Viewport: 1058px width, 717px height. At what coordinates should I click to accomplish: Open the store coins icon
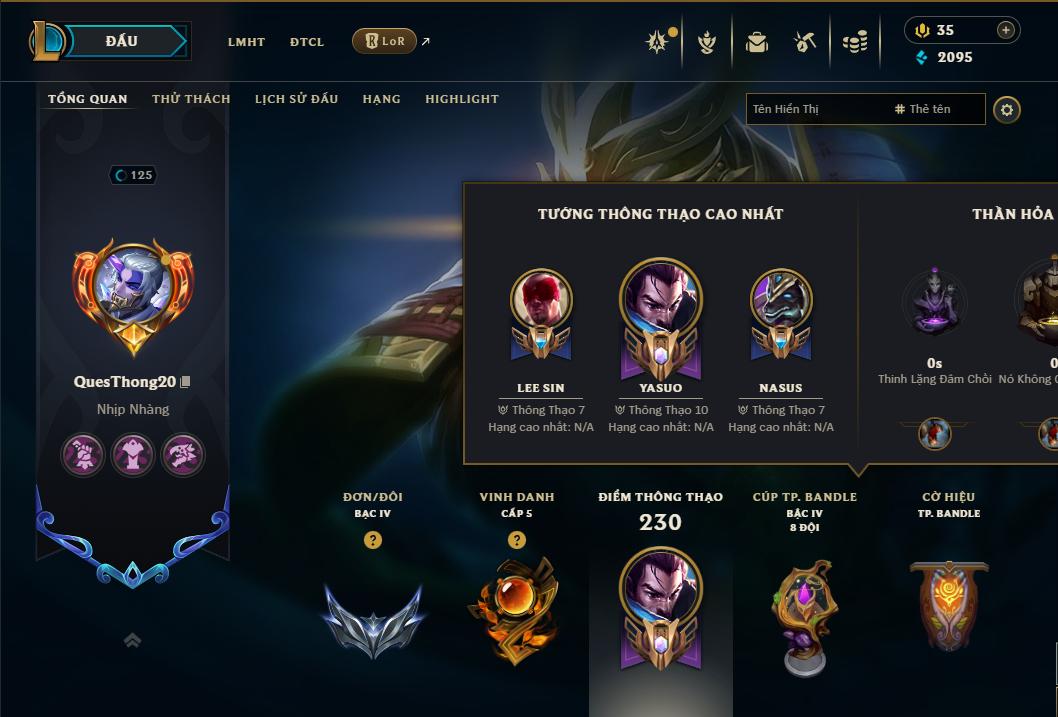854,42
